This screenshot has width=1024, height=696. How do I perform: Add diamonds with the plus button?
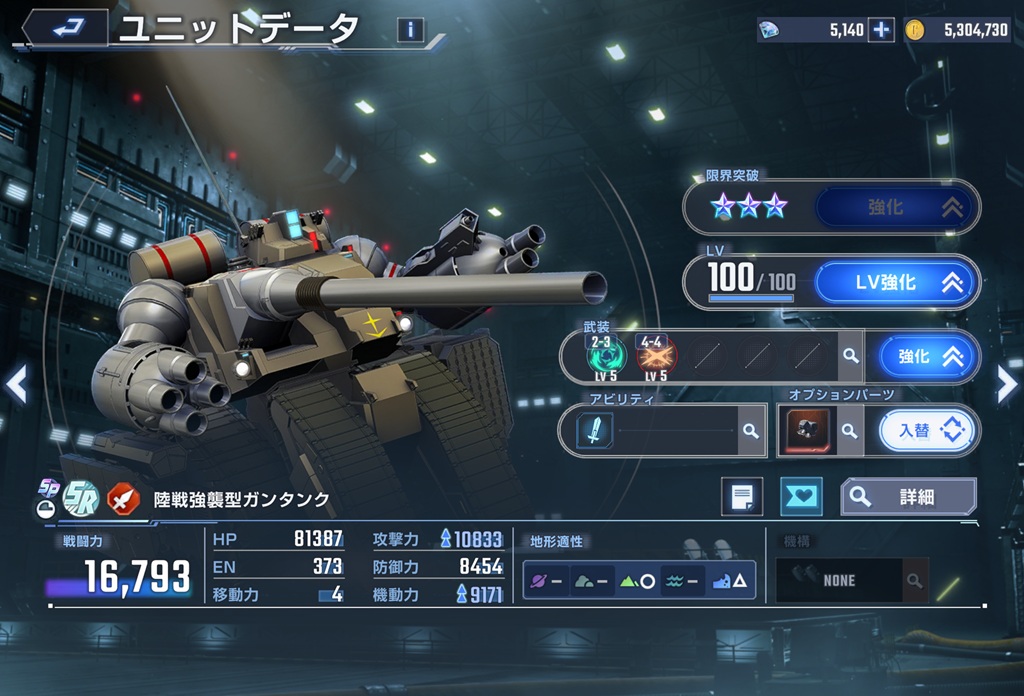[x=880, y=30]
